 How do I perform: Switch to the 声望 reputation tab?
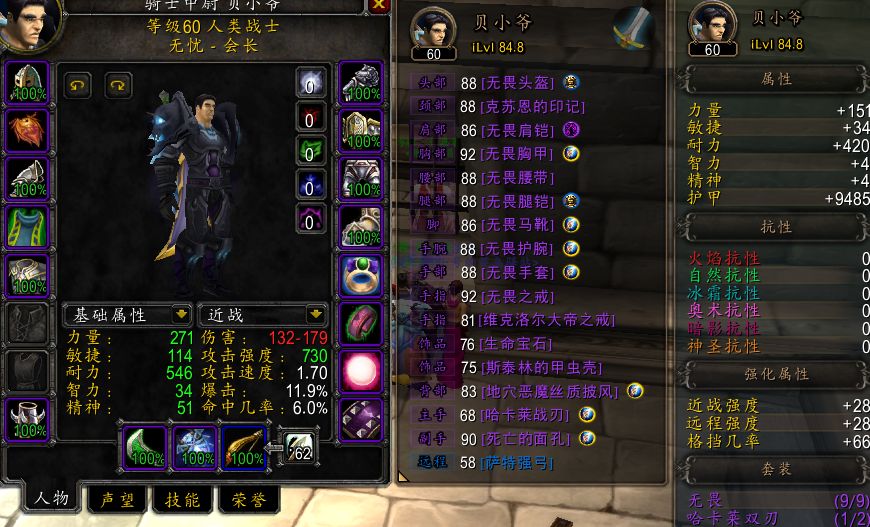pyautogui.click(x=117, y=499)
